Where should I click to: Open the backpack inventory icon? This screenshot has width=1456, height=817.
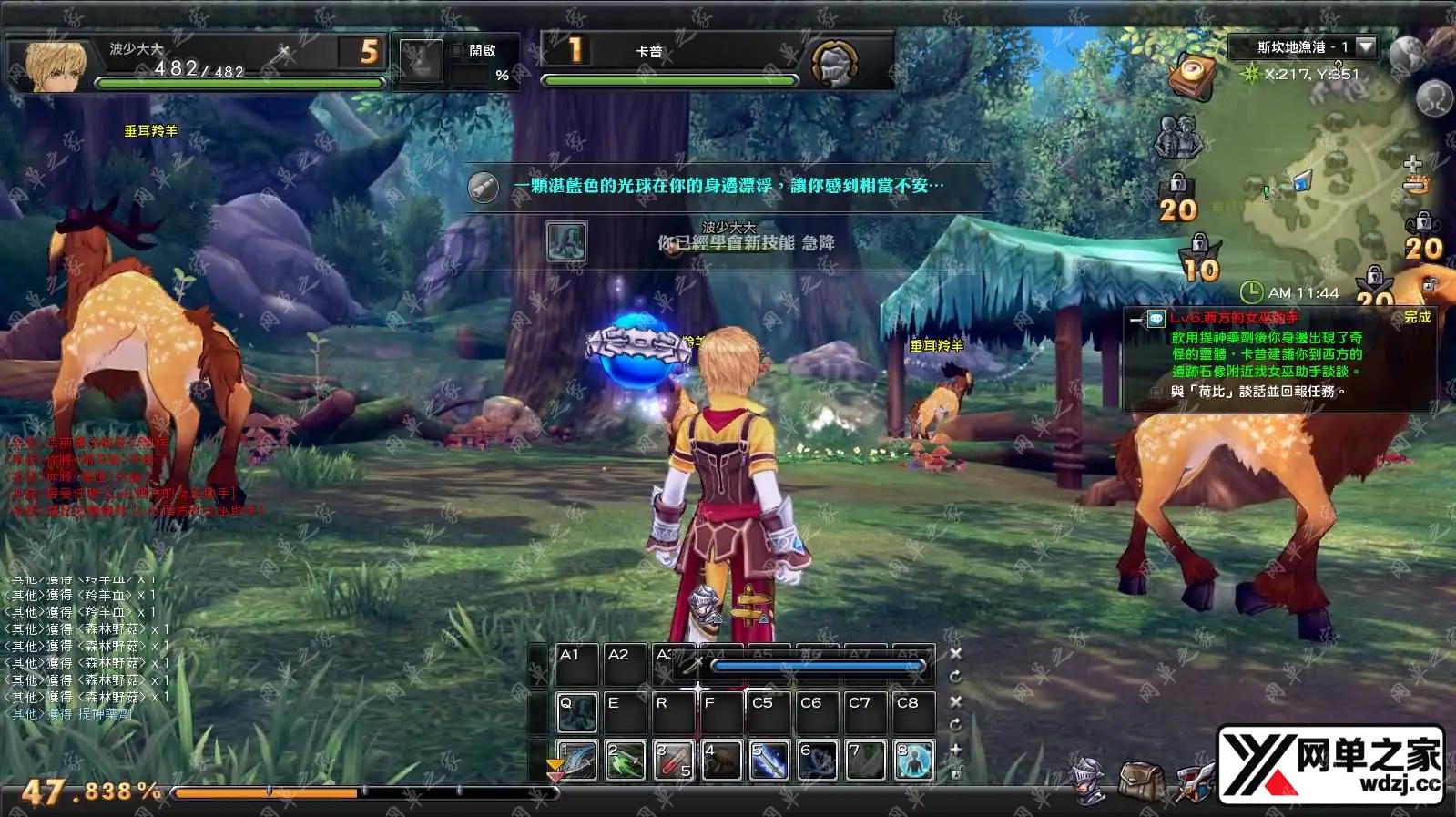coord(1139,781)
